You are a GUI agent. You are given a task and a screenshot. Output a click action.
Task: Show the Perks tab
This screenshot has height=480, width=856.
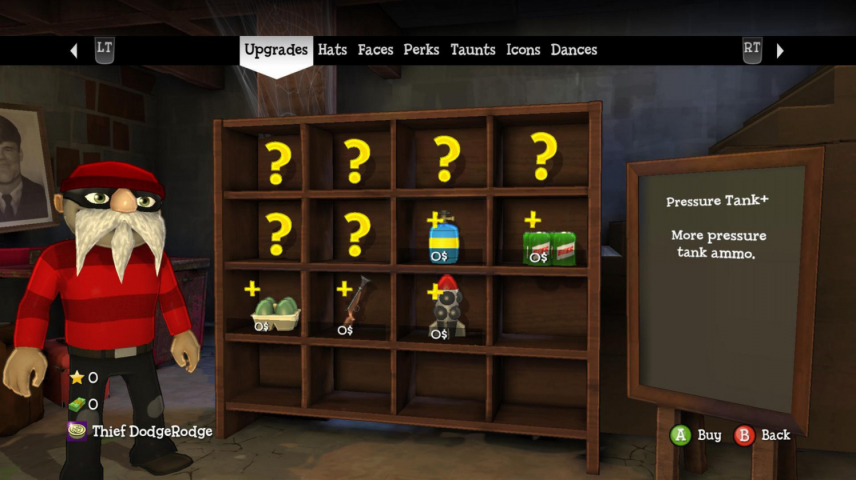click(421, 50)
